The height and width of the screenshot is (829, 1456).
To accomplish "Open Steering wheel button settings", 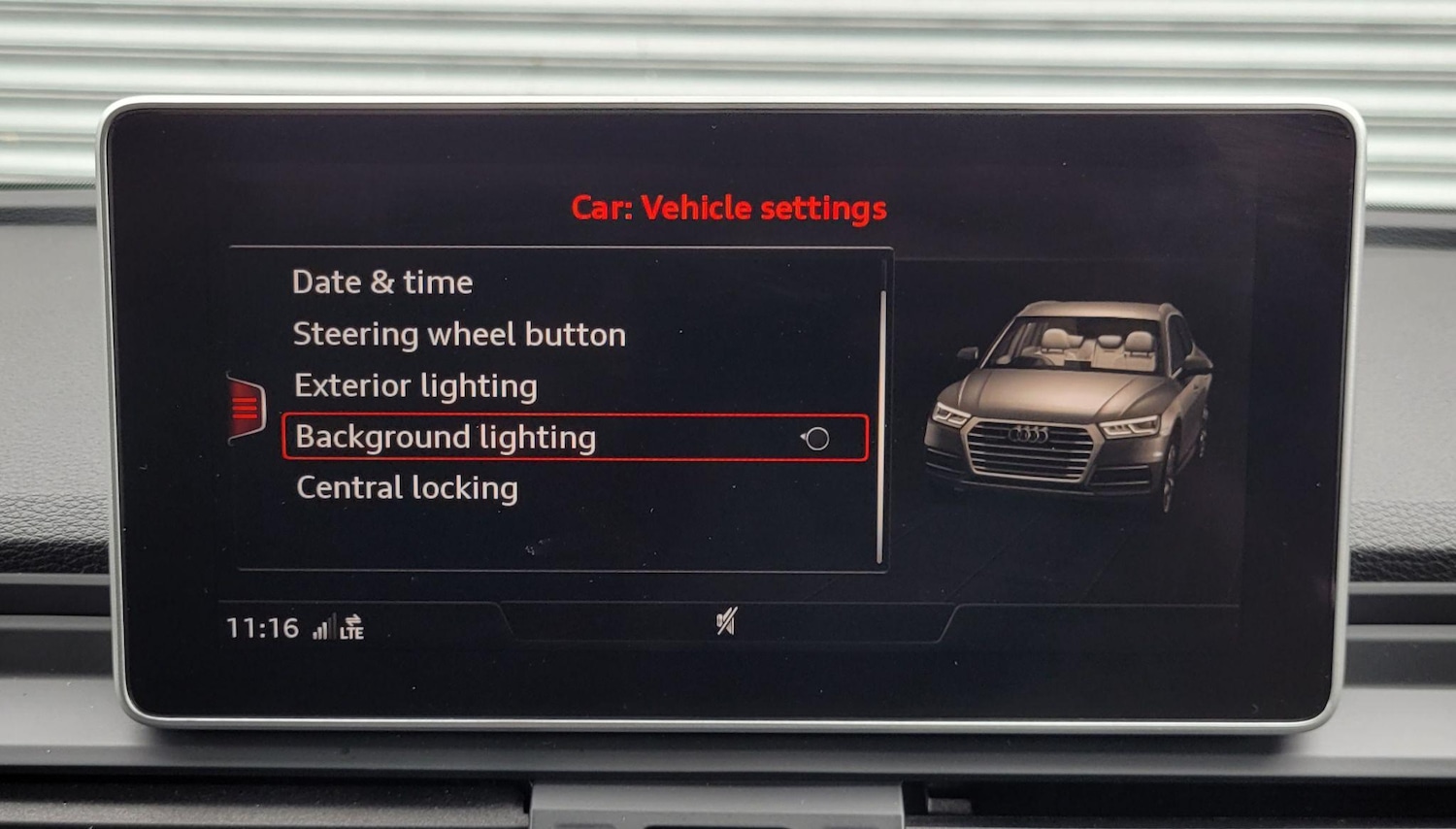I will point(459,334).
